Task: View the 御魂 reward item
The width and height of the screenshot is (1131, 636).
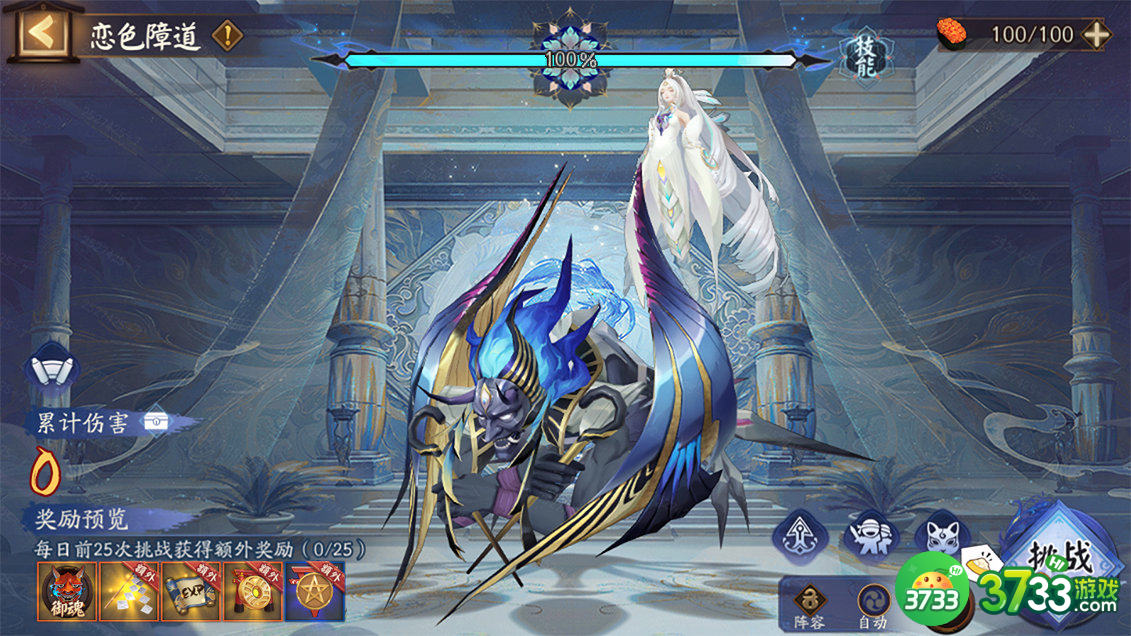Action: coord(67,592)
